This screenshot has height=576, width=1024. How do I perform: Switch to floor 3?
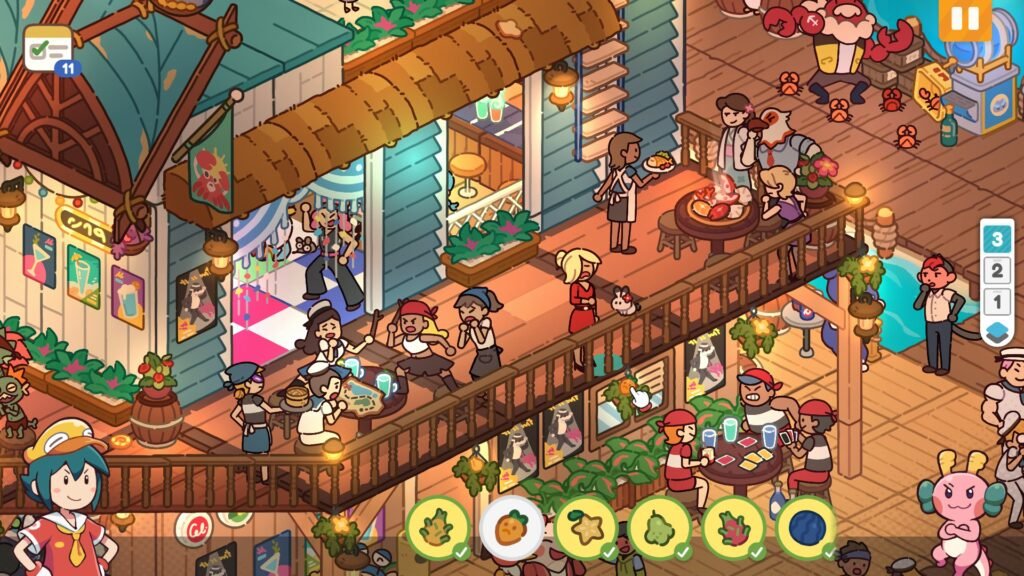(x=997, y=240)
